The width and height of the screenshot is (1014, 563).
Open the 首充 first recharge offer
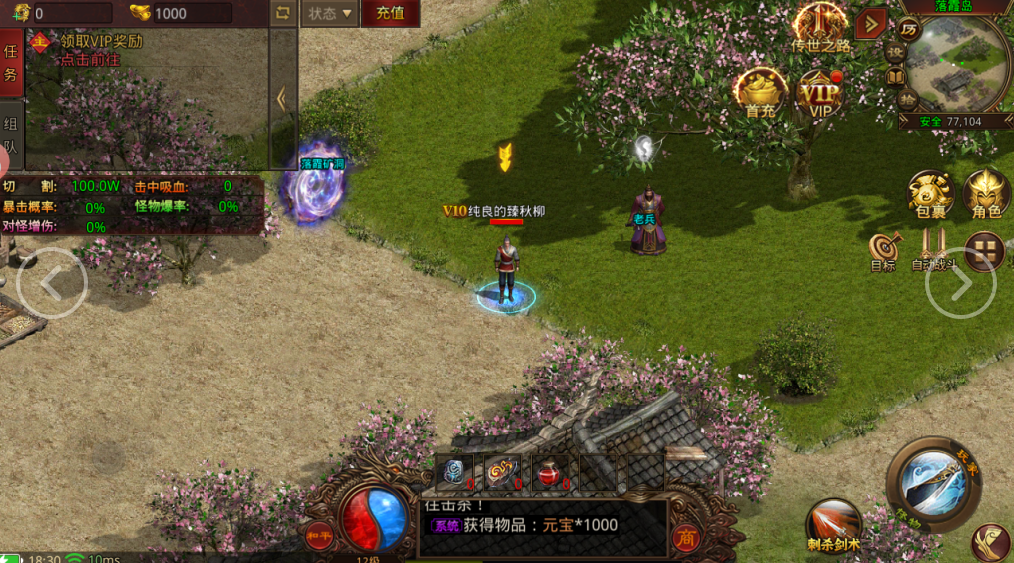761,94
